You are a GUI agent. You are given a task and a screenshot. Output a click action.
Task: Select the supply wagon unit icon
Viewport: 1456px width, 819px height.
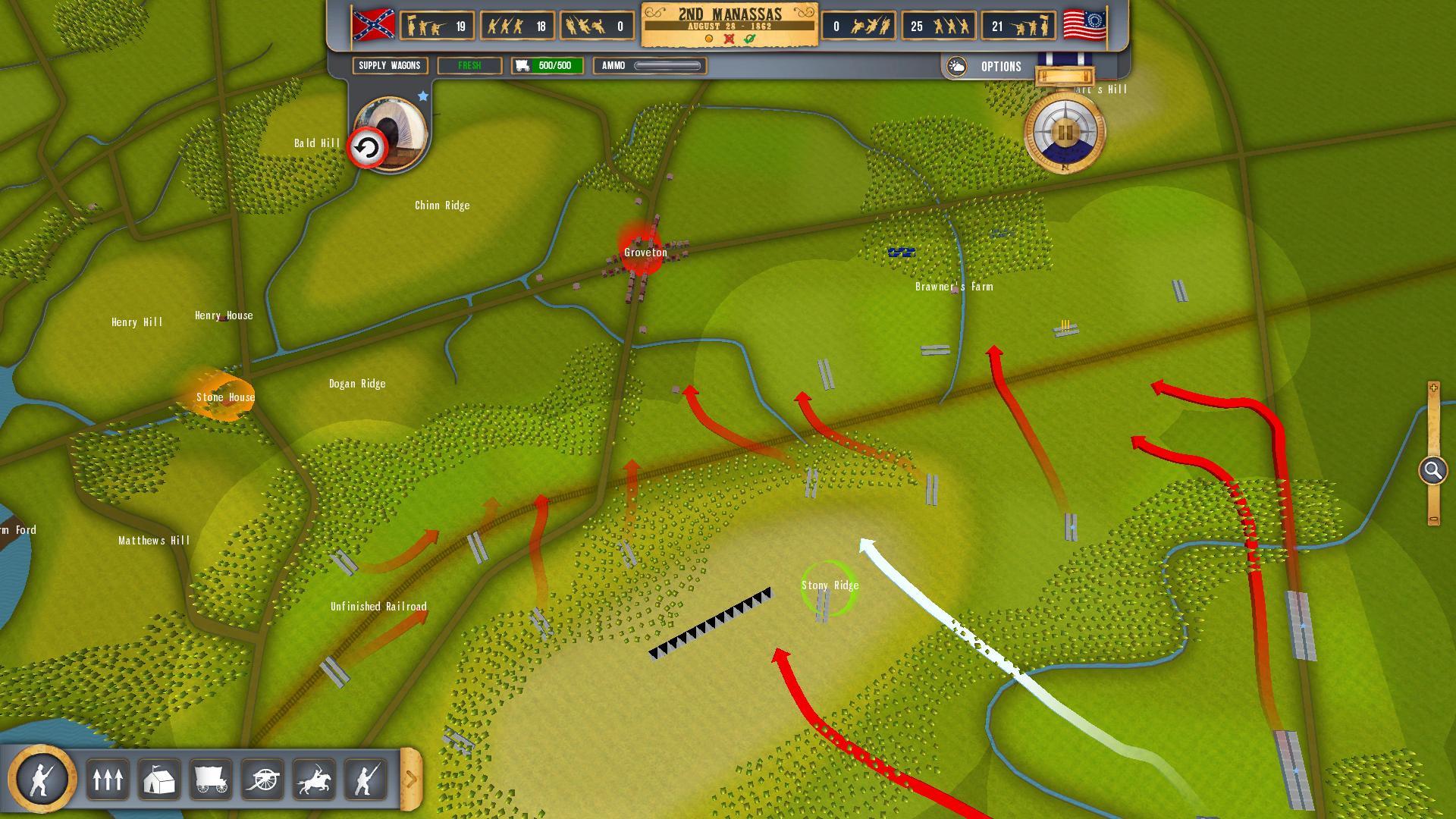tap(211, 779)
